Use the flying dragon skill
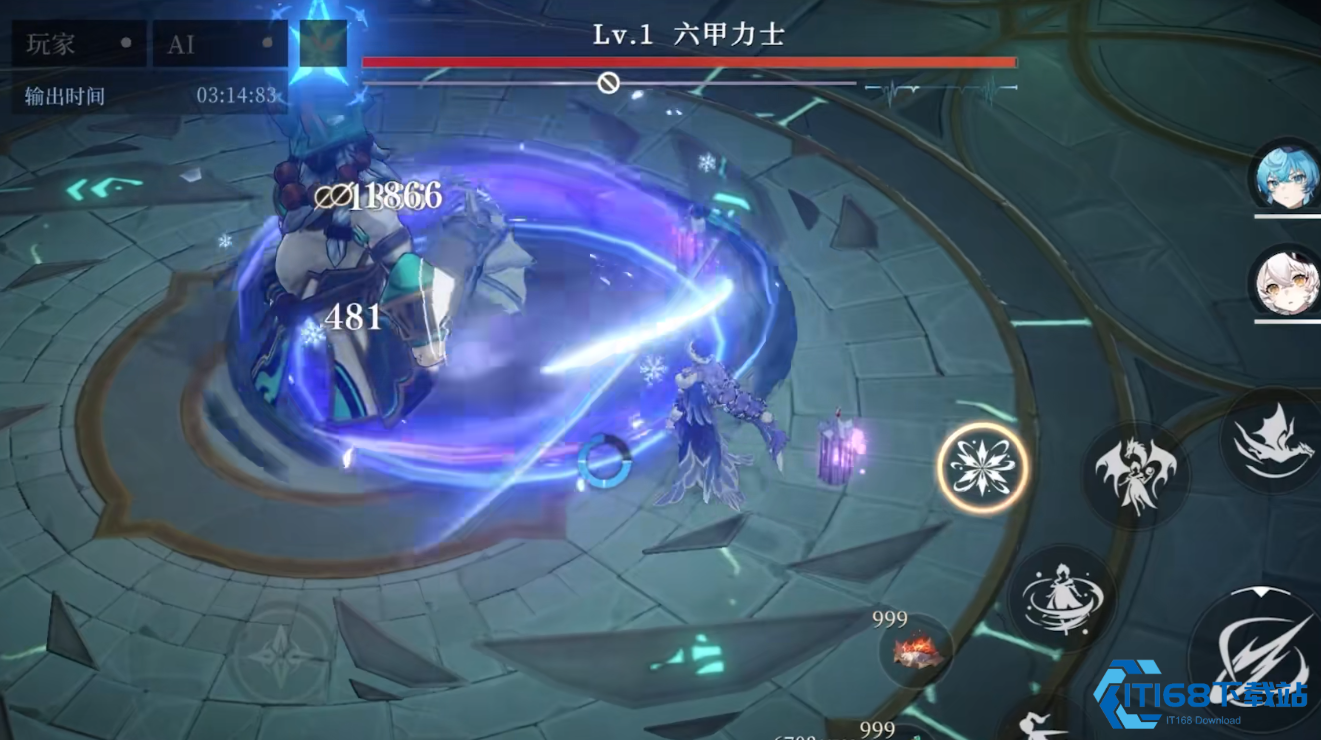The width and height of the screenshot is (1321, 740). 1273,440
